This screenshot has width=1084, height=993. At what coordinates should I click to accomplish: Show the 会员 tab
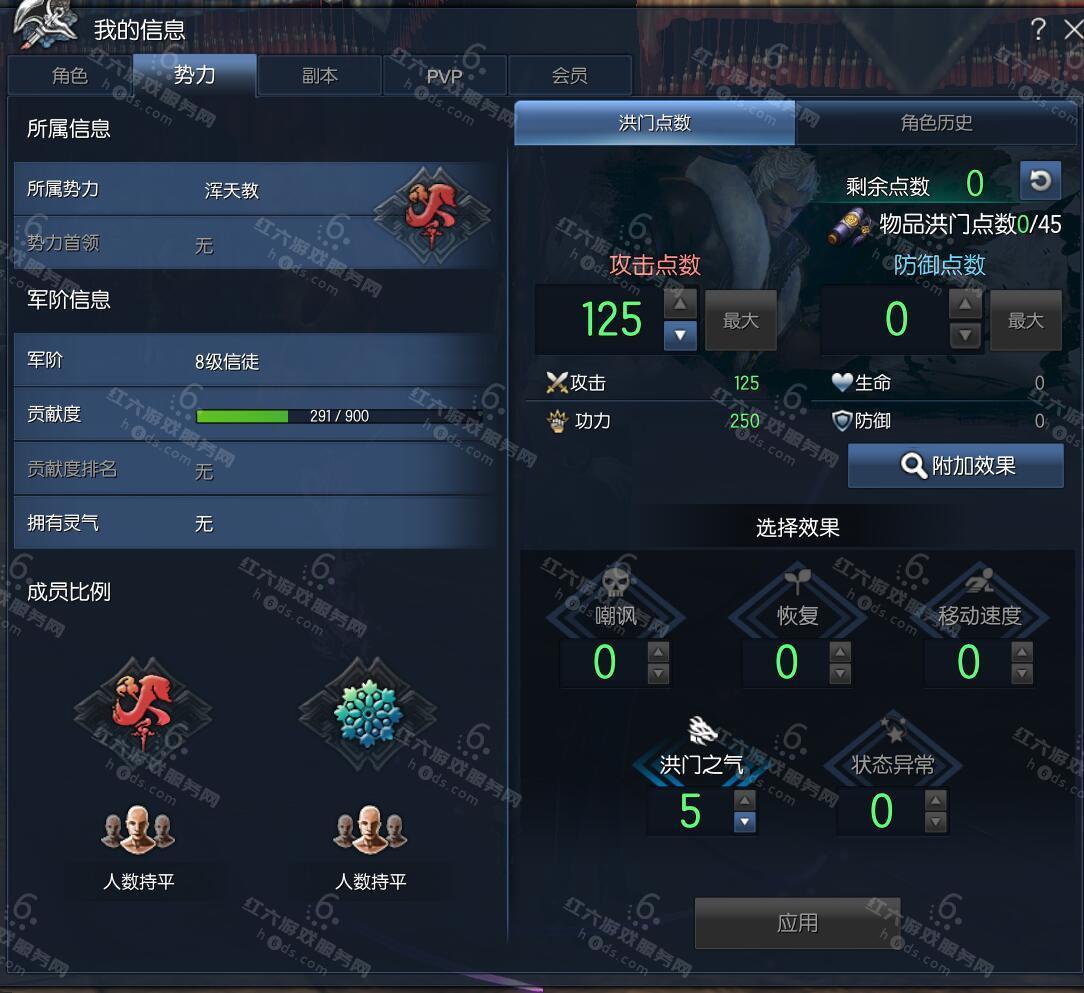tap(570, 76)
